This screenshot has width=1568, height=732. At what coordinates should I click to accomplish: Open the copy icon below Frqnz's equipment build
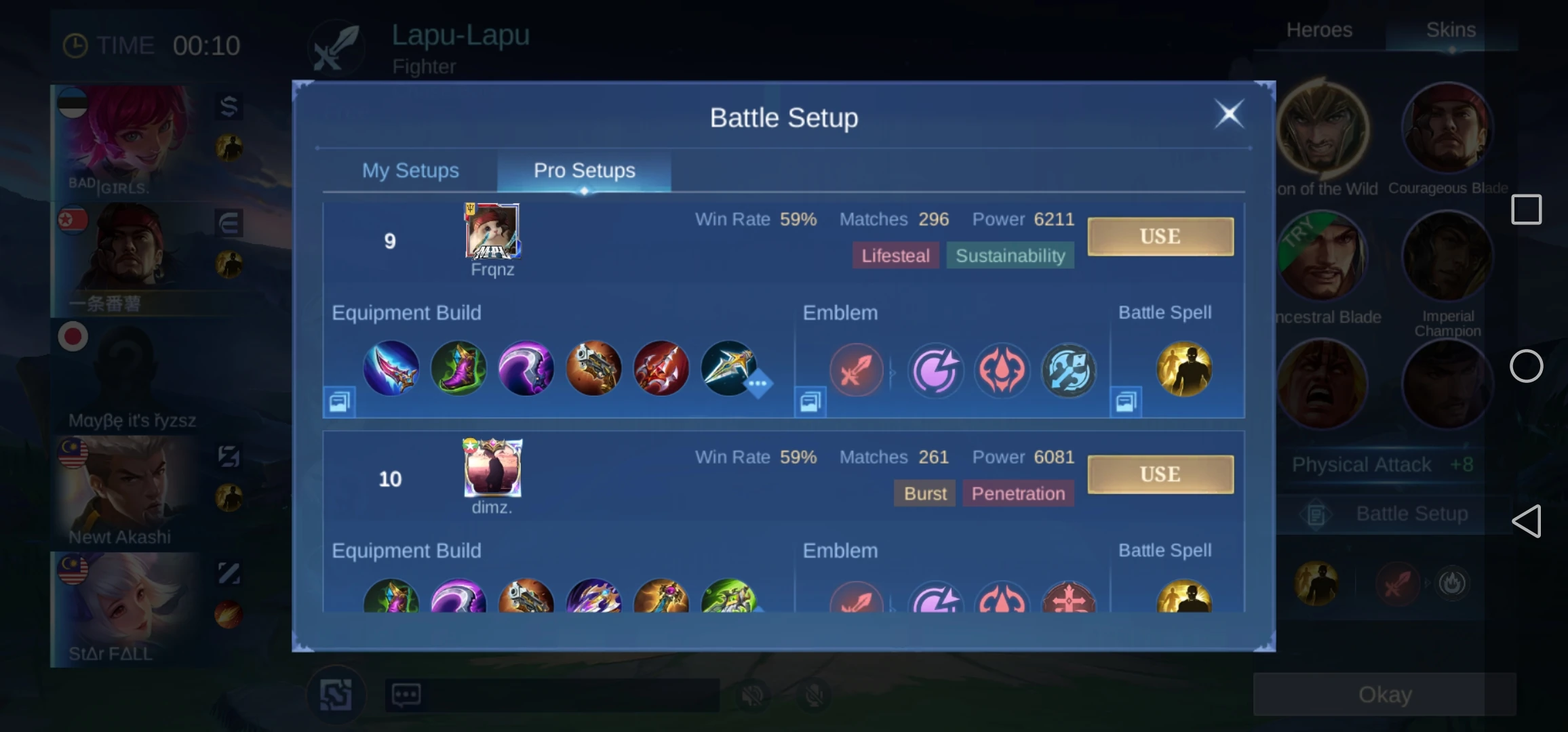340,401
